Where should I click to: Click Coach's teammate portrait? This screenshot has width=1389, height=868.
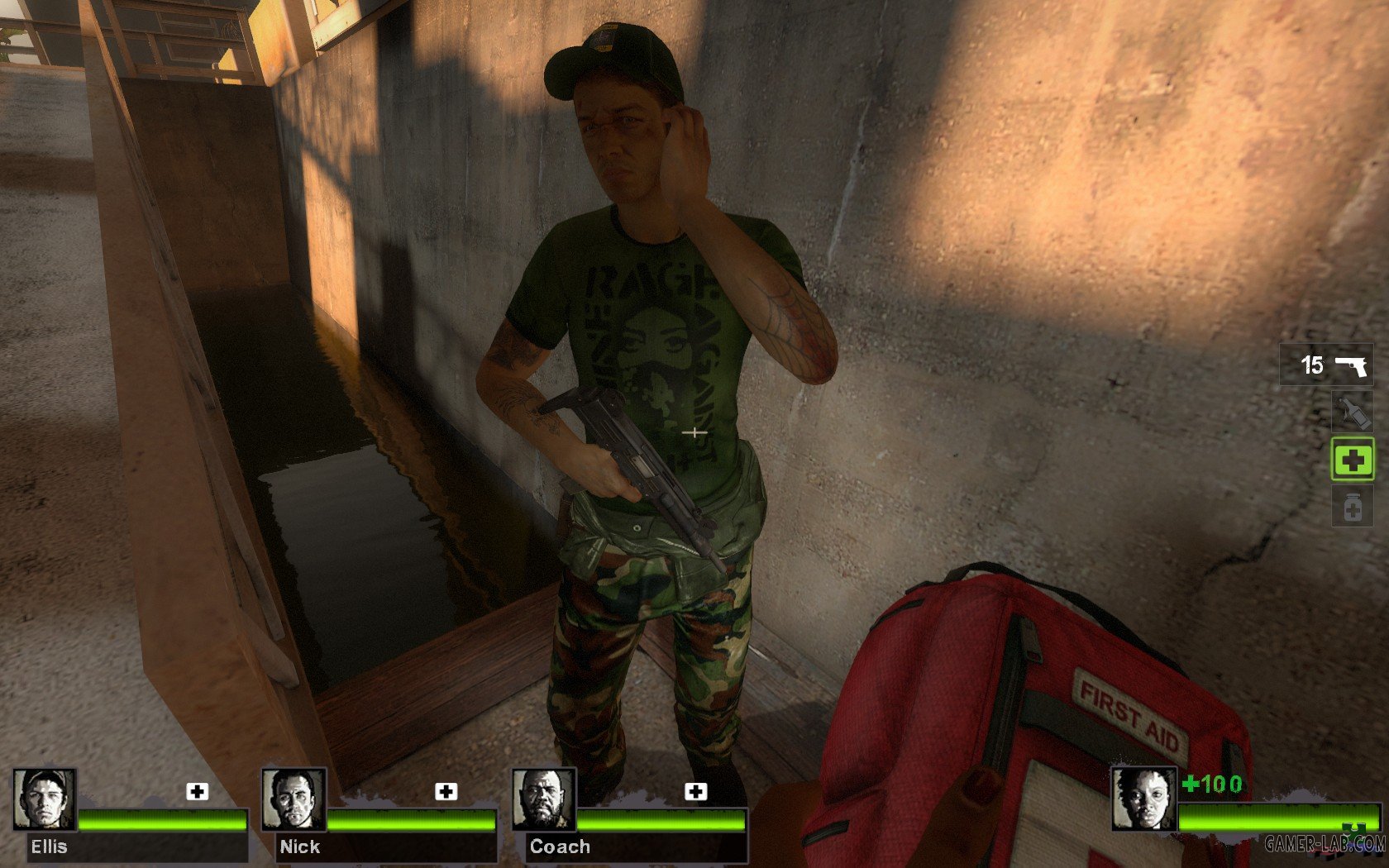pos(543,799)
